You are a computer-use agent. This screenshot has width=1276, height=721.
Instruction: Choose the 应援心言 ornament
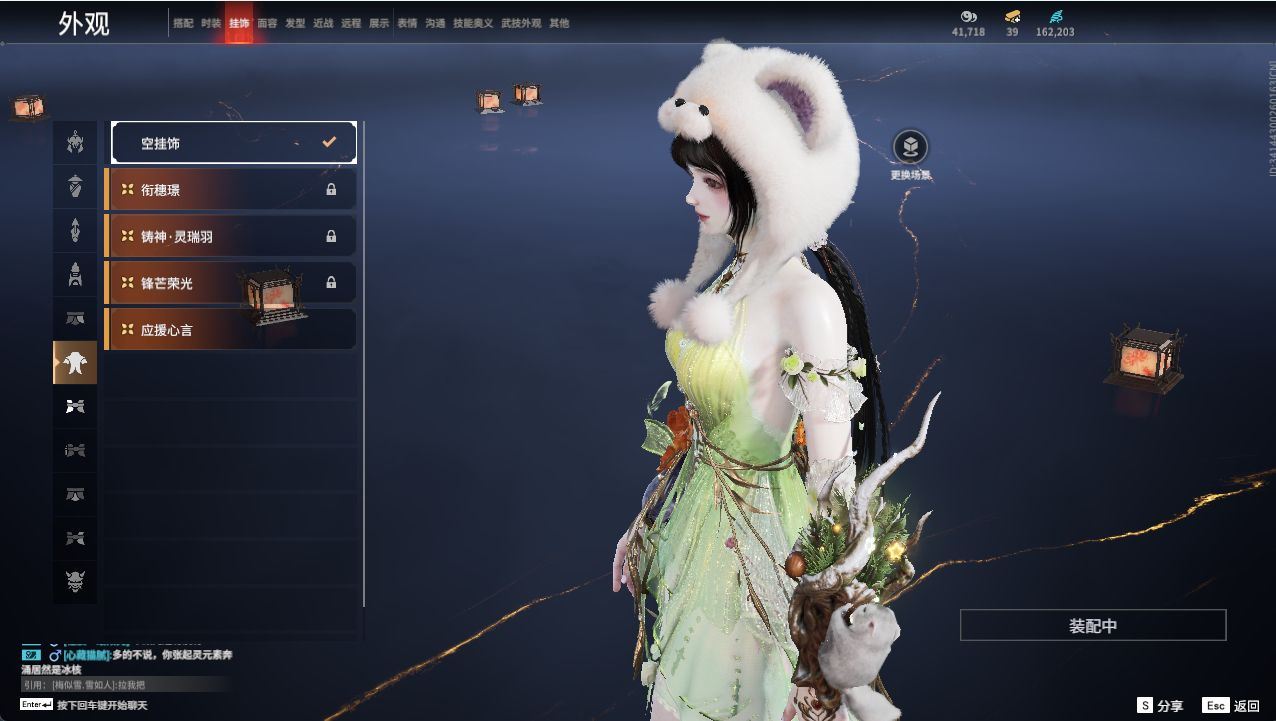click(231, 330)
